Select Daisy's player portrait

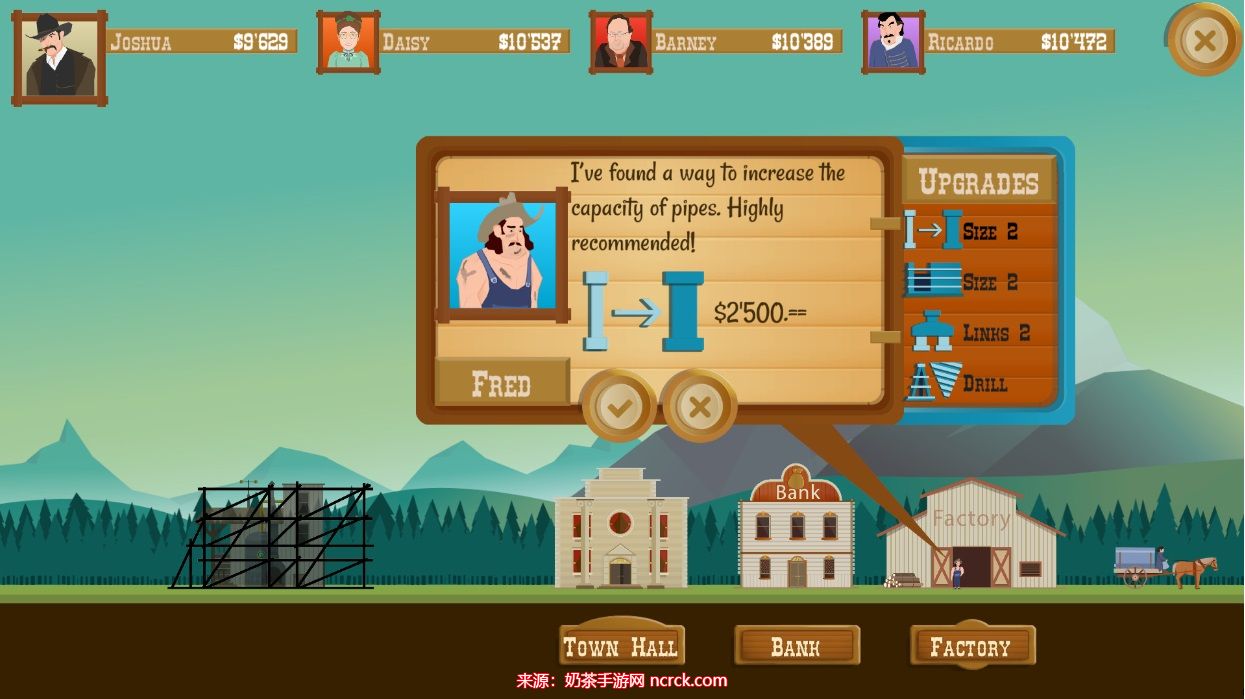348,43
